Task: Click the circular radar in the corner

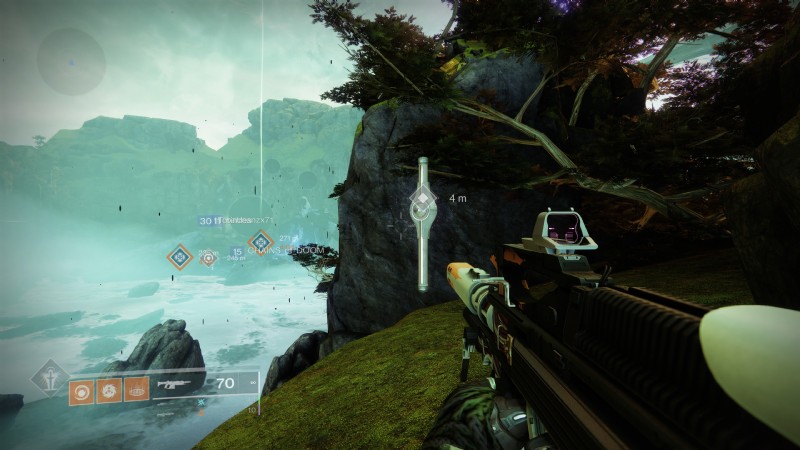Action: (x=71, y=61)
